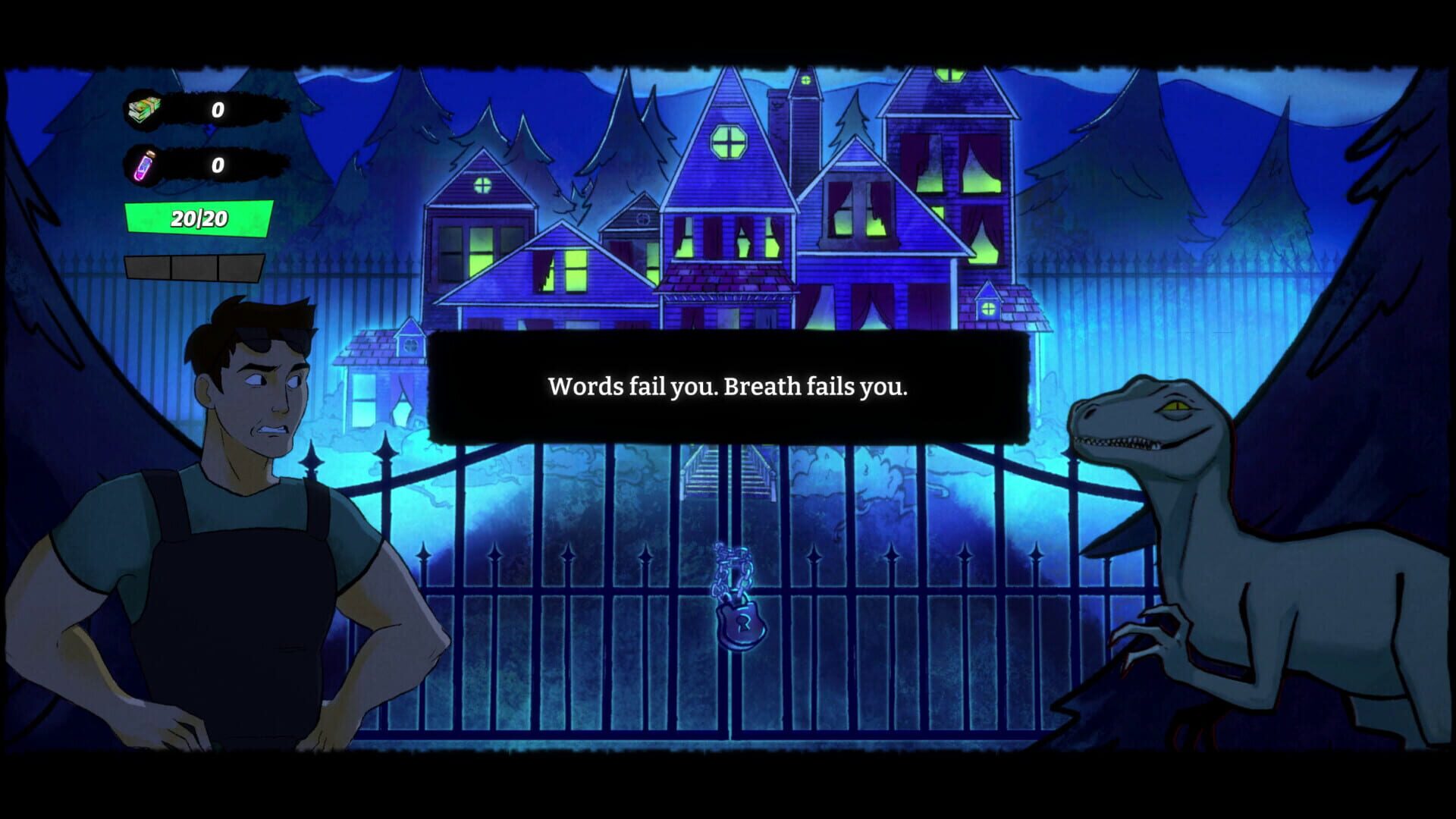The width and height of the screenshot is (1456, 819).
Task: Toggle the first empty stamina segment
Action: 146,267
